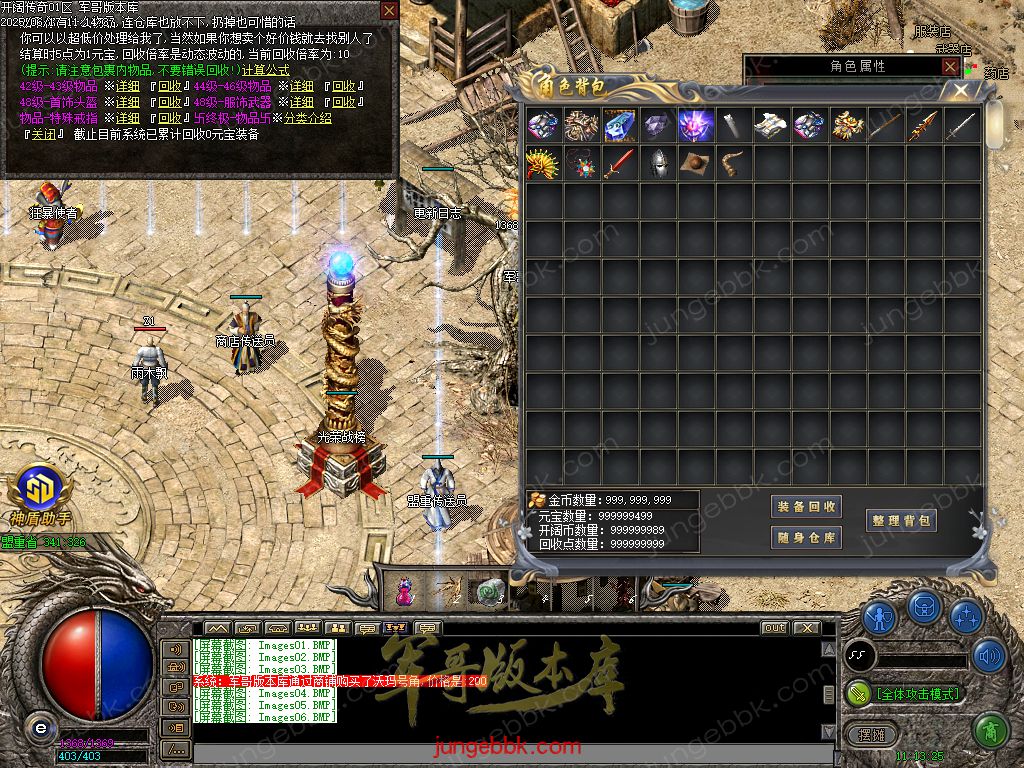Choose the curved horn item
The image size is (1024, 768).
[733, 163]
